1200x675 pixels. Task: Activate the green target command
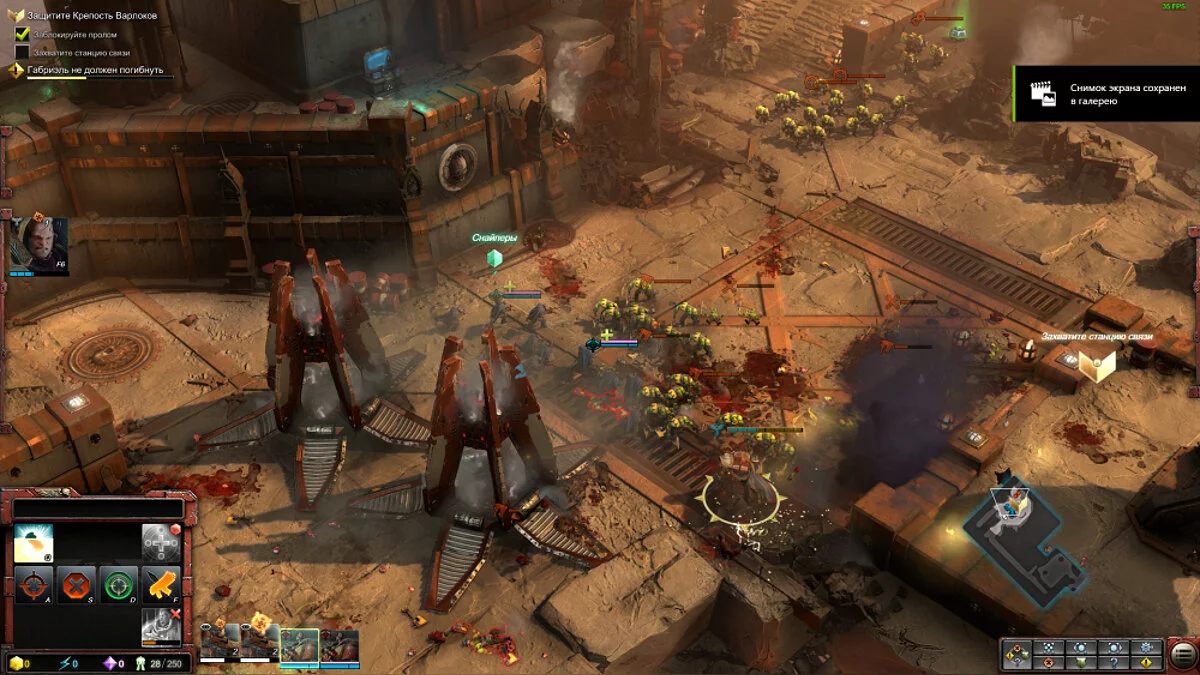pos(119,584)
